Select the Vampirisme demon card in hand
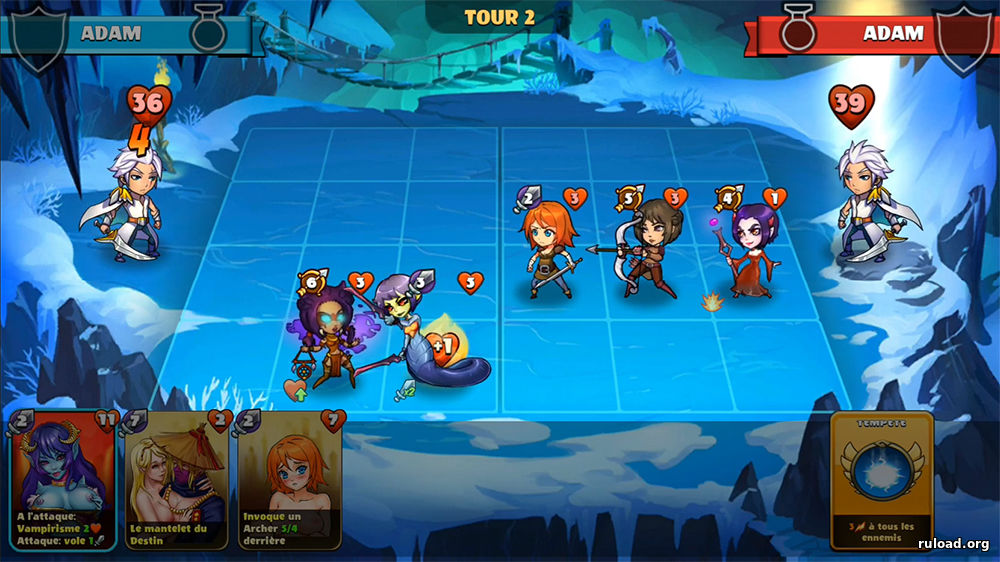 tap(64, 478)
